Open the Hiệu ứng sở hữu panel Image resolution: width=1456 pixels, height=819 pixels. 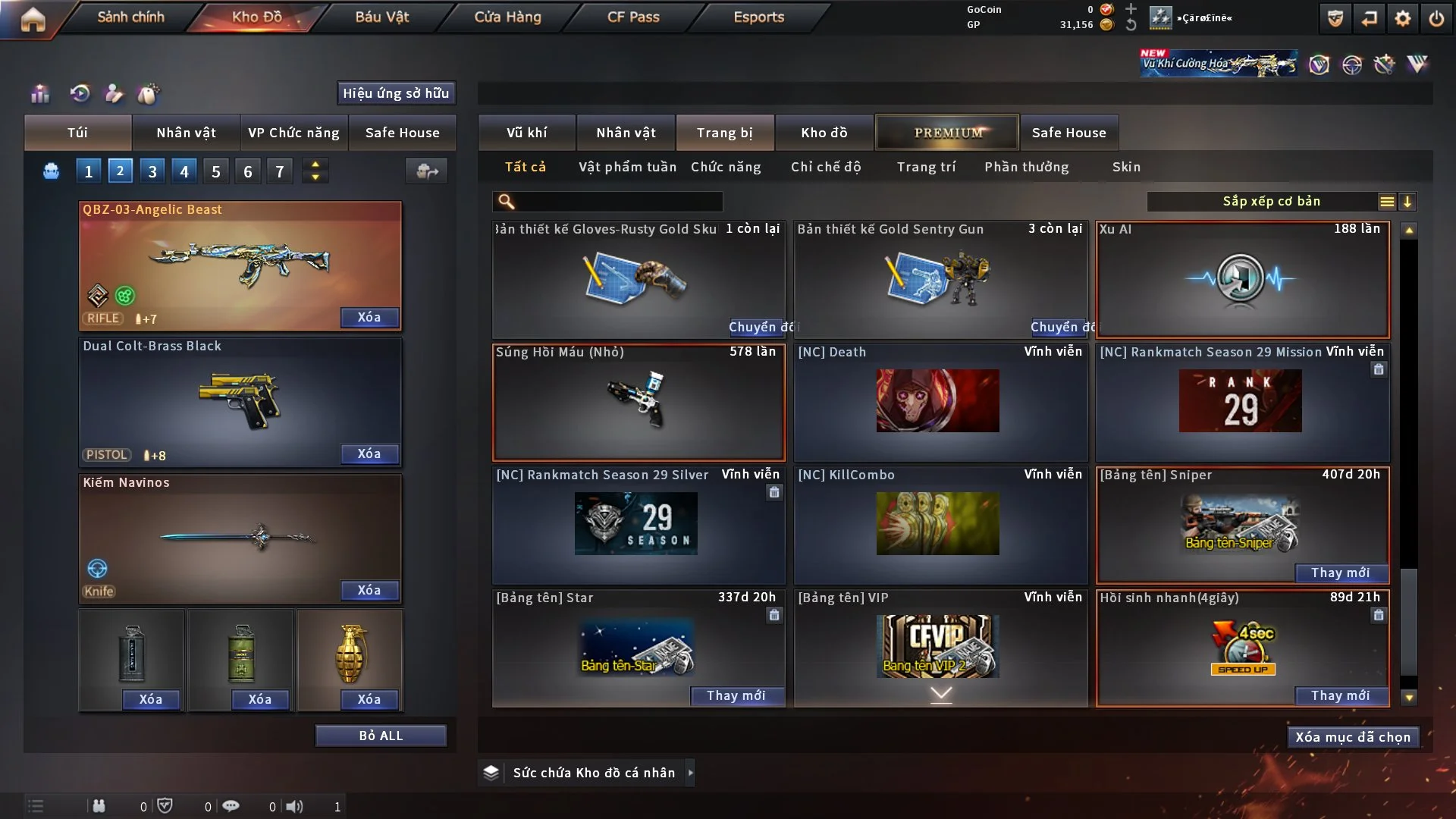click(396, 93)
